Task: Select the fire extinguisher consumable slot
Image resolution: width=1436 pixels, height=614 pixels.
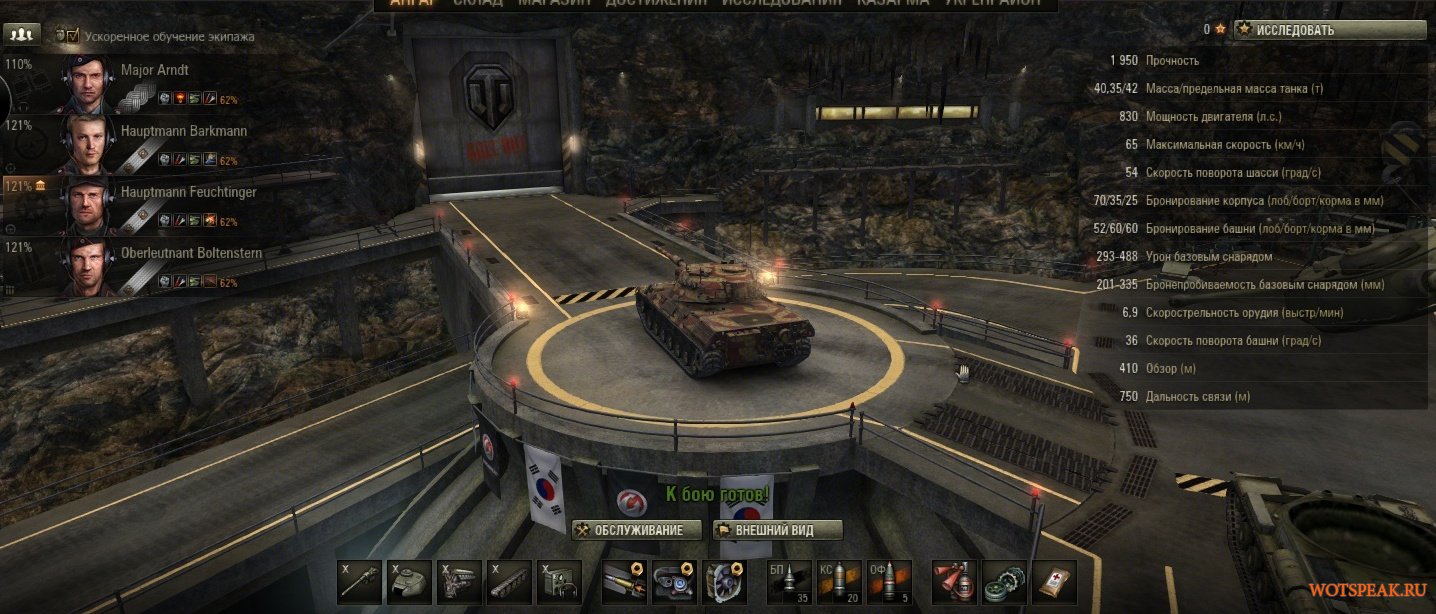Action: (x=953, y=582)
